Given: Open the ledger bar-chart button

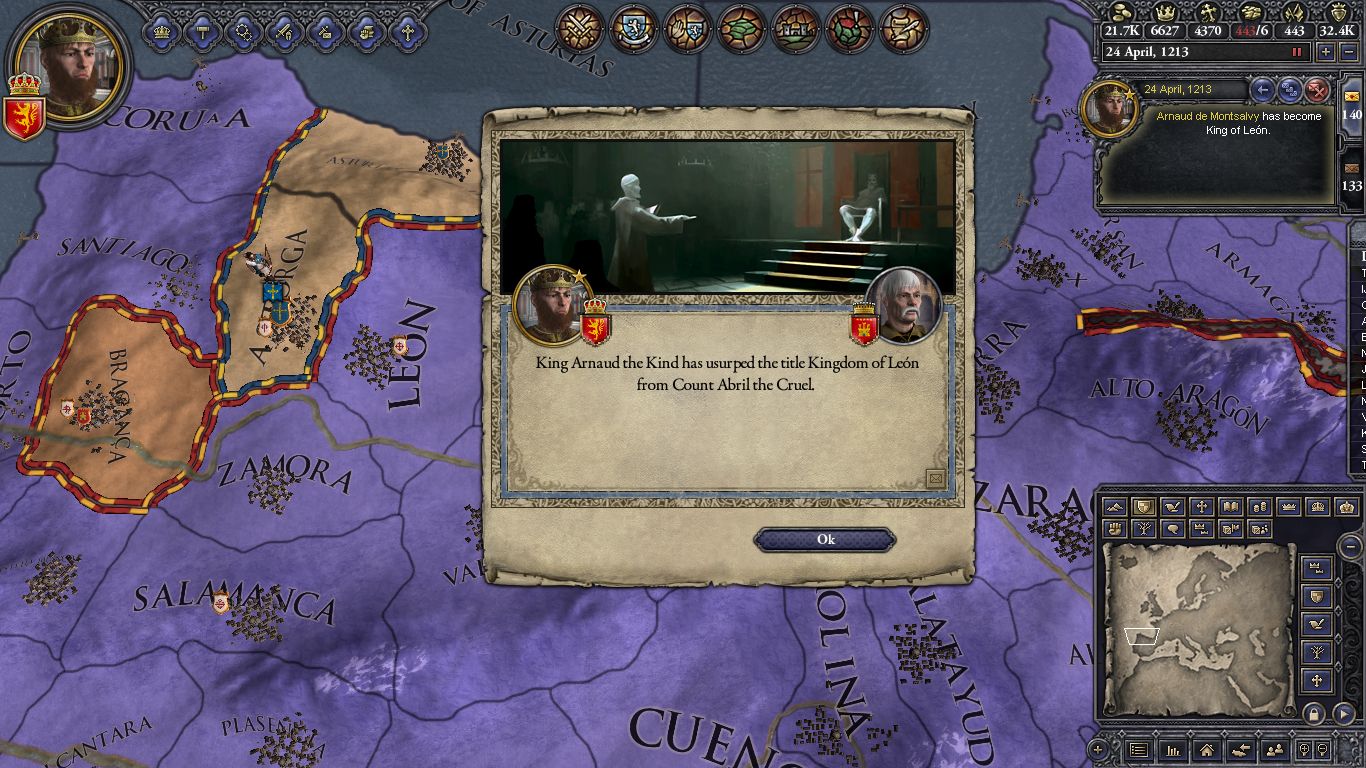Looking at the screenshot, I should 1172,749.
